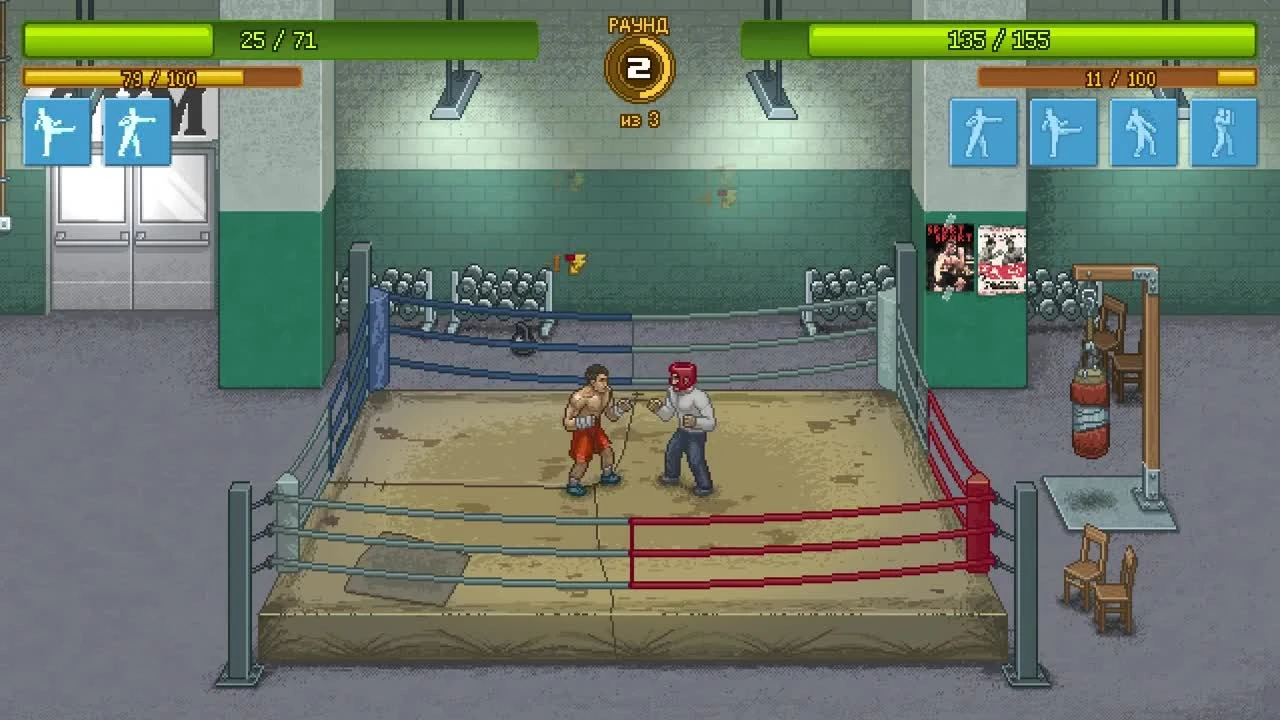Click the red boxing poster on the wall
Viewport: 1280px width, 720px height.
pyautogui.click(x=1000, y=258)
